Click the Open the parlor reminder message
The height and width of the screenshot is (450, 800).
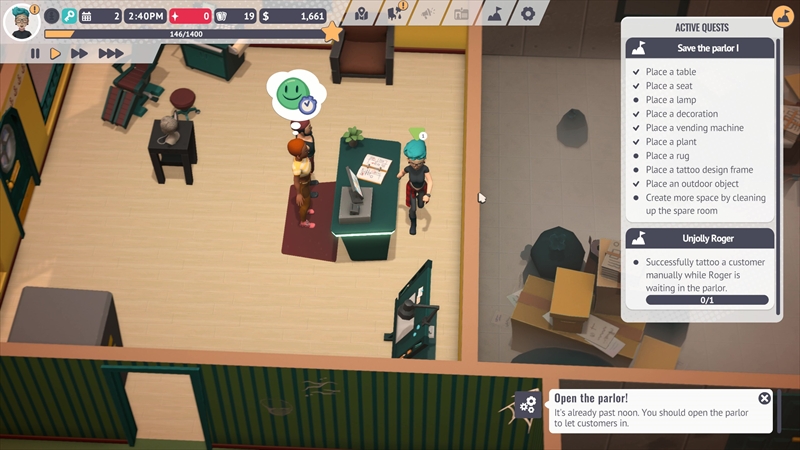point(650,412)
